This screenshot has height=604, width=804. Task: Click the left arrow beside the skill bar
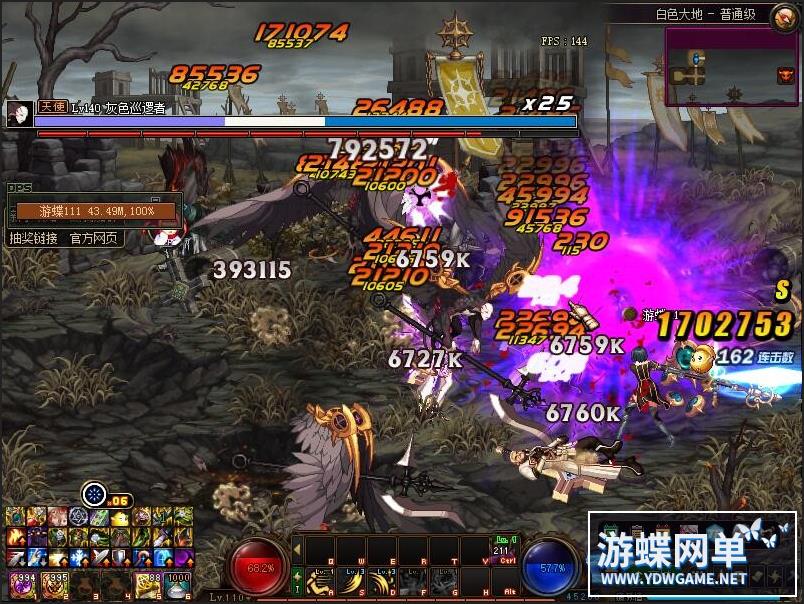coord(297,548)
